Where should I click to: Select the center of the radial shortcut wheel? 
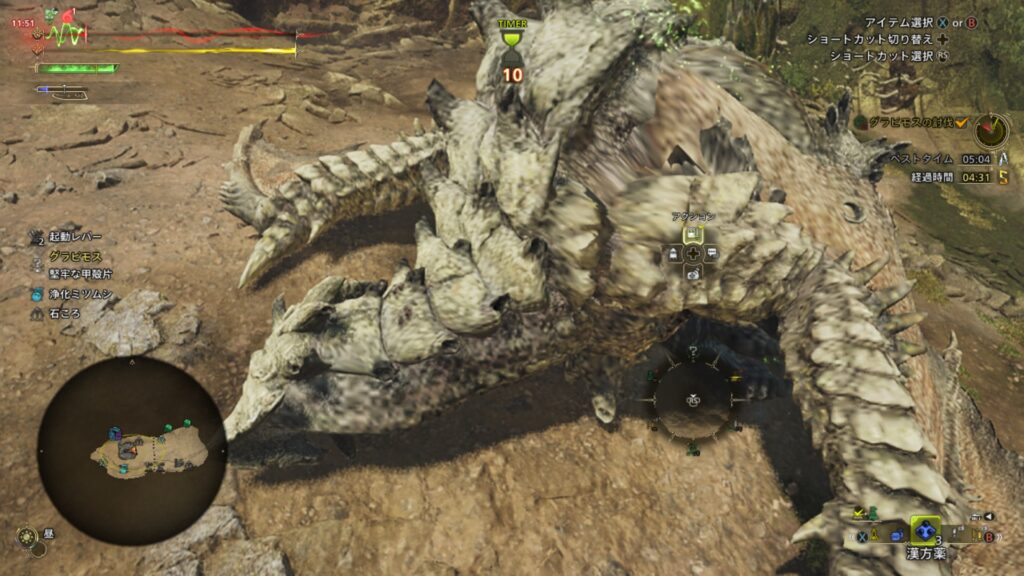tap(693, 399)
